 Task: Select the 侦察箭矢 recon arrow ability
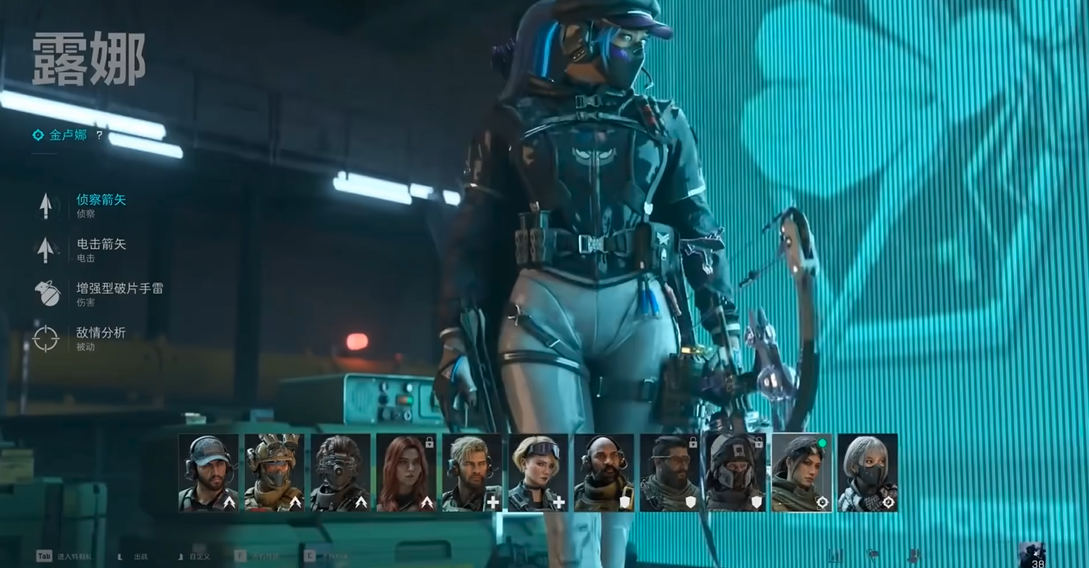tap(101, 200)
